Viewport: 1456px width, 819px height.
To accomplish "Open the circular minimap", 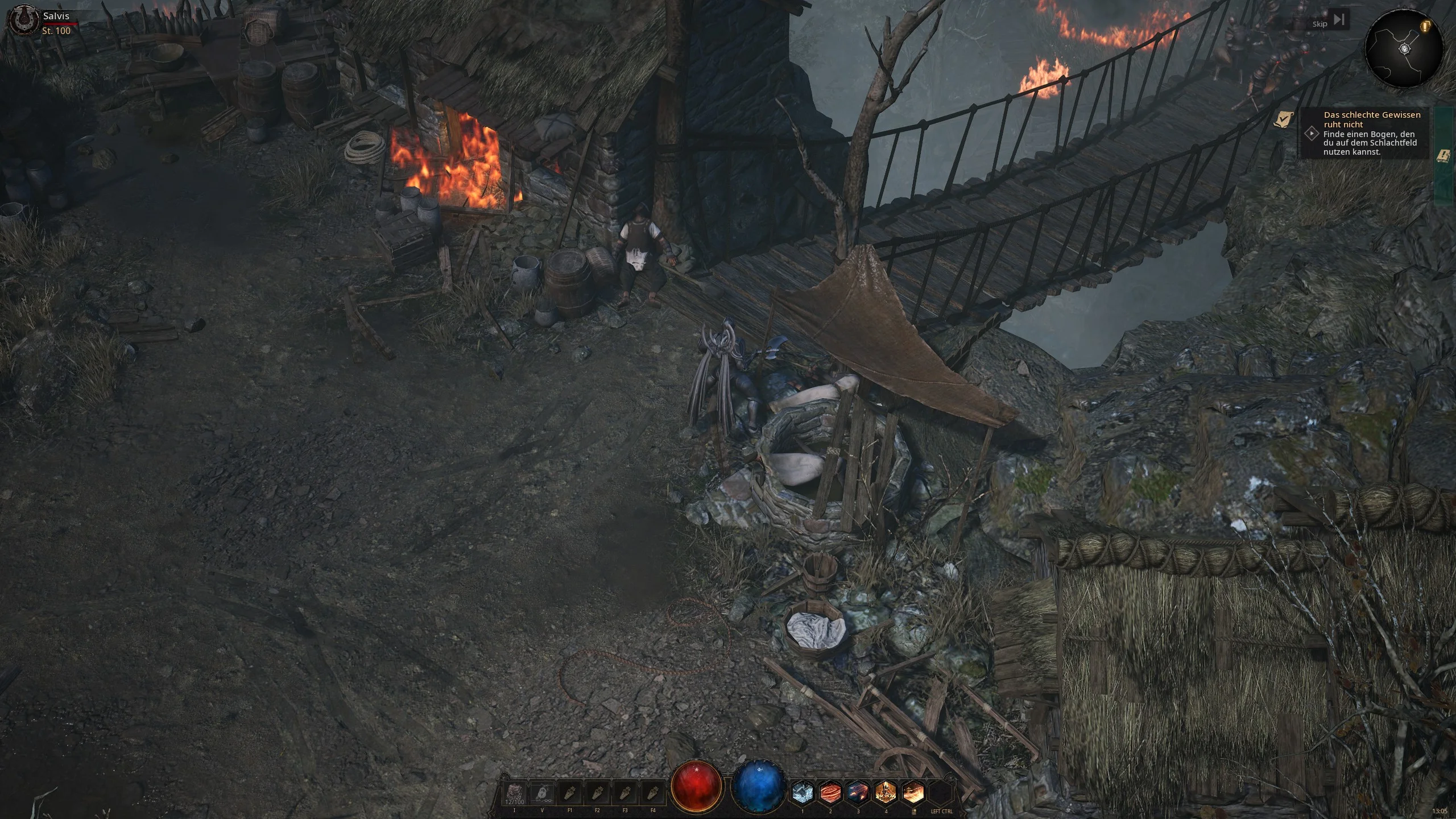I will 1404,50.
